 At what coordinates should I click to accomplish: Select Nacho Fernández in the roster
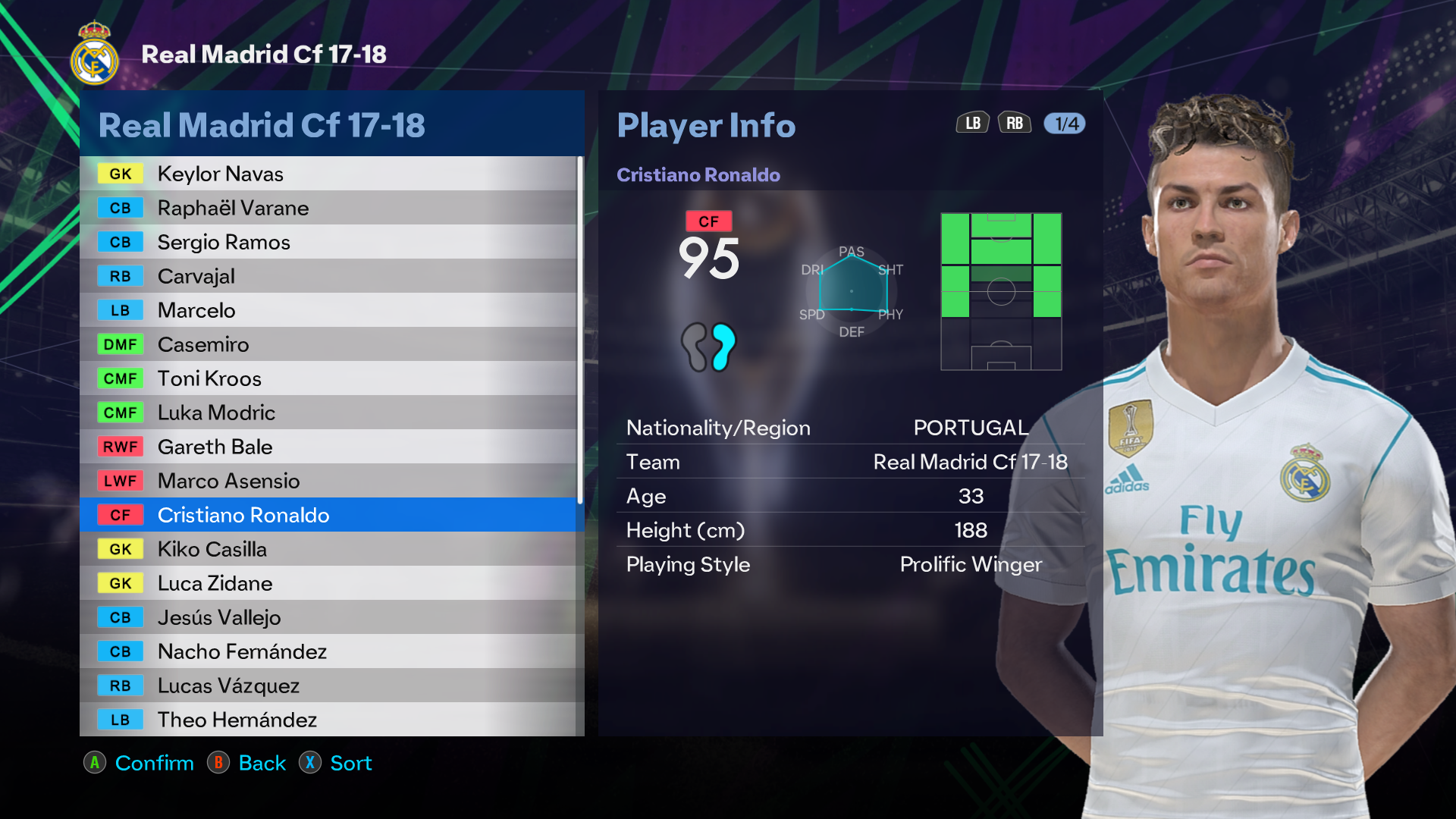pyautogui.click(x=328, y=651)
